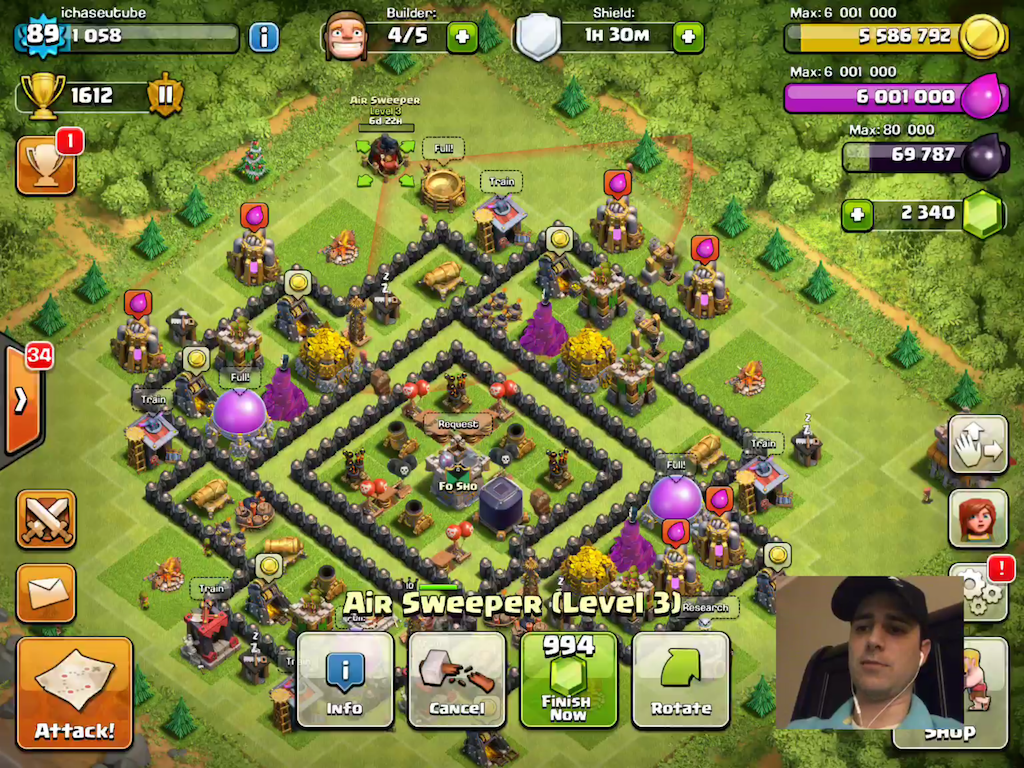Tap the gold coin resource icon

(981, 37)
